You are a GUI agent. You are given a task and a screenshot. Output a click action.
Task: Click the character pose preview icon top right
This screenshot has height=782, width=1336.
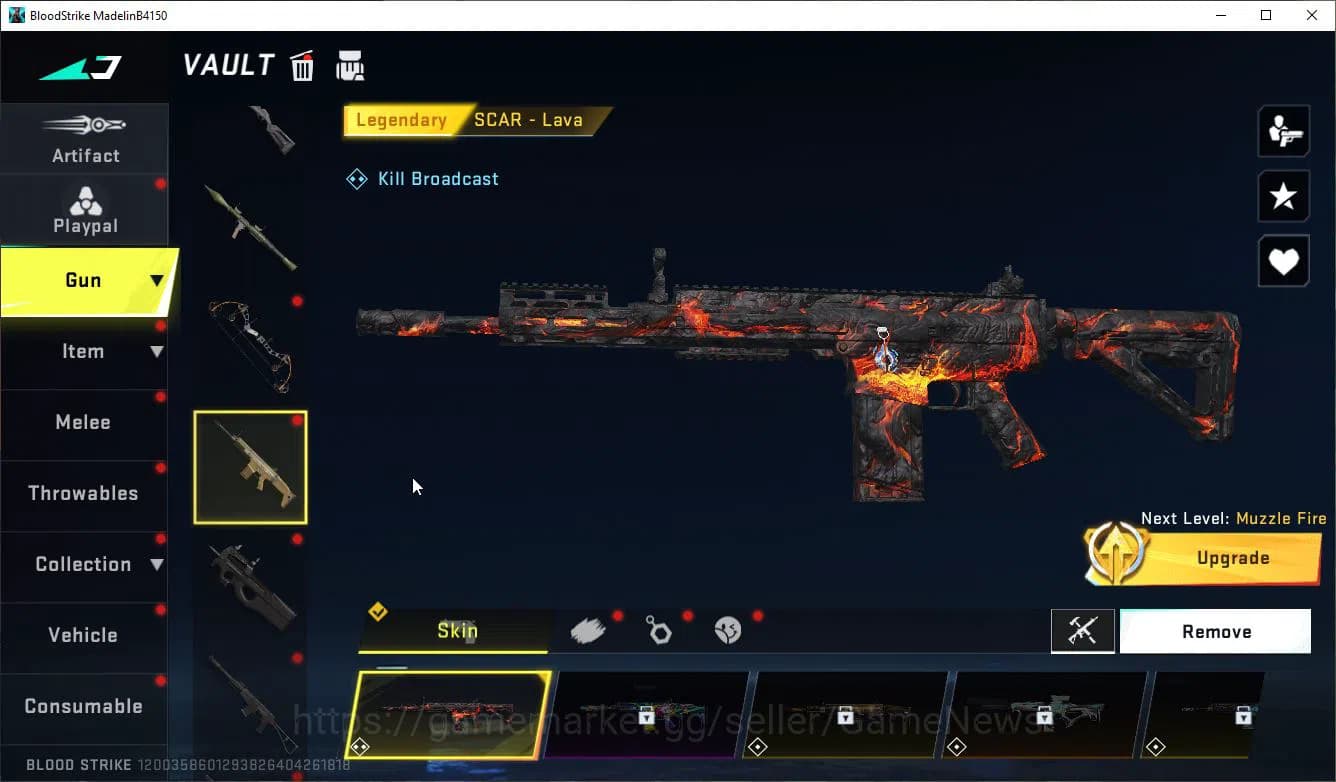tap(1283, 130)
